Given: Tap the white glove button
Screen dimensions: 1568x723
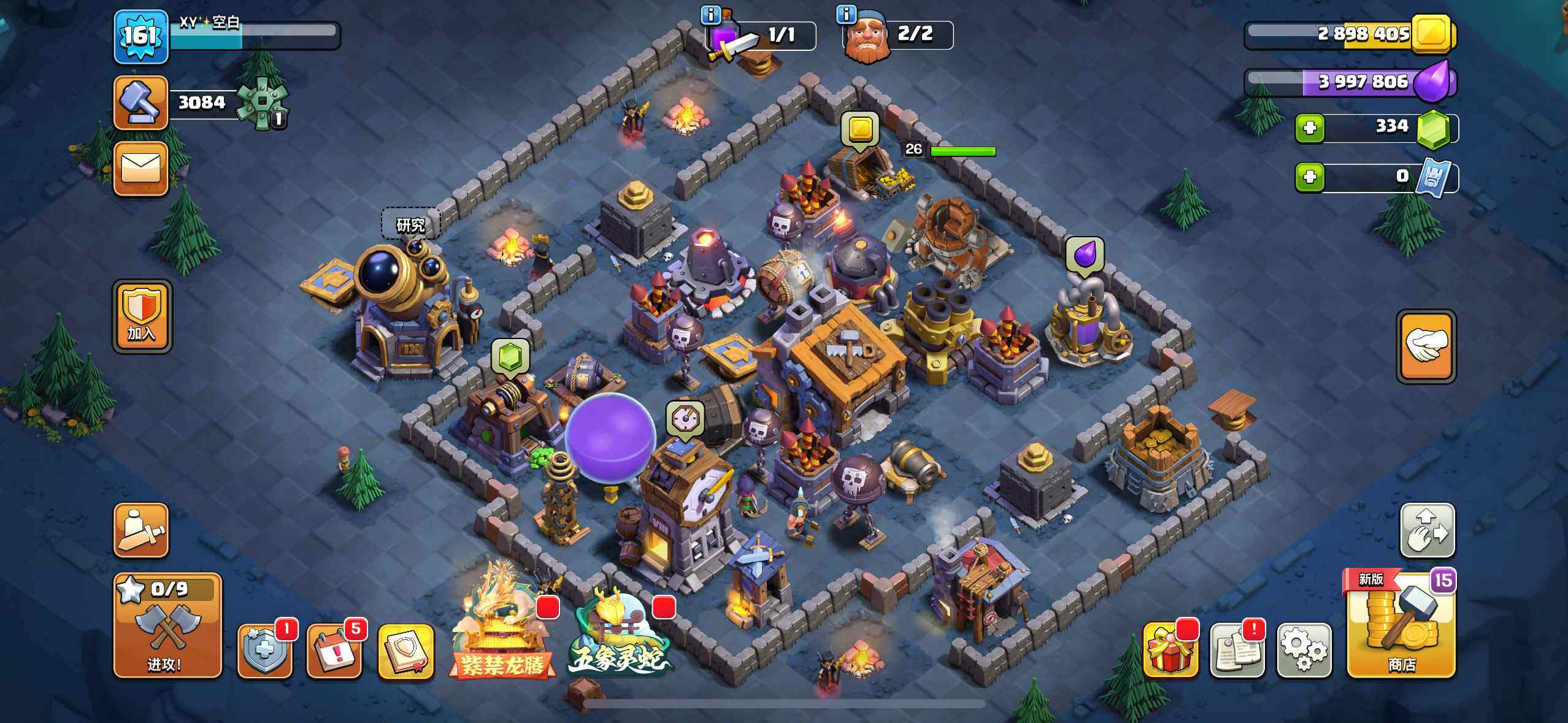Looking at the screenshot, I should click(1426, 346).
